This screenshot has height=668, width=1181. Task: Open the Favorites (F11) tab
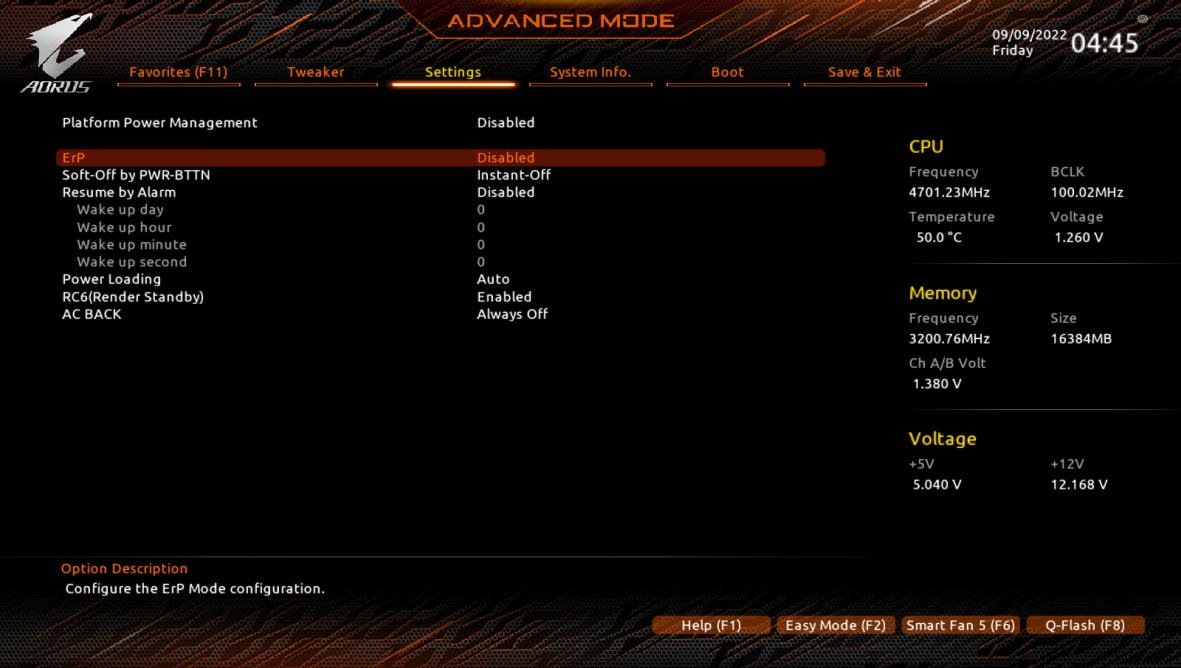pyautogui.click(x=178, y=72)
